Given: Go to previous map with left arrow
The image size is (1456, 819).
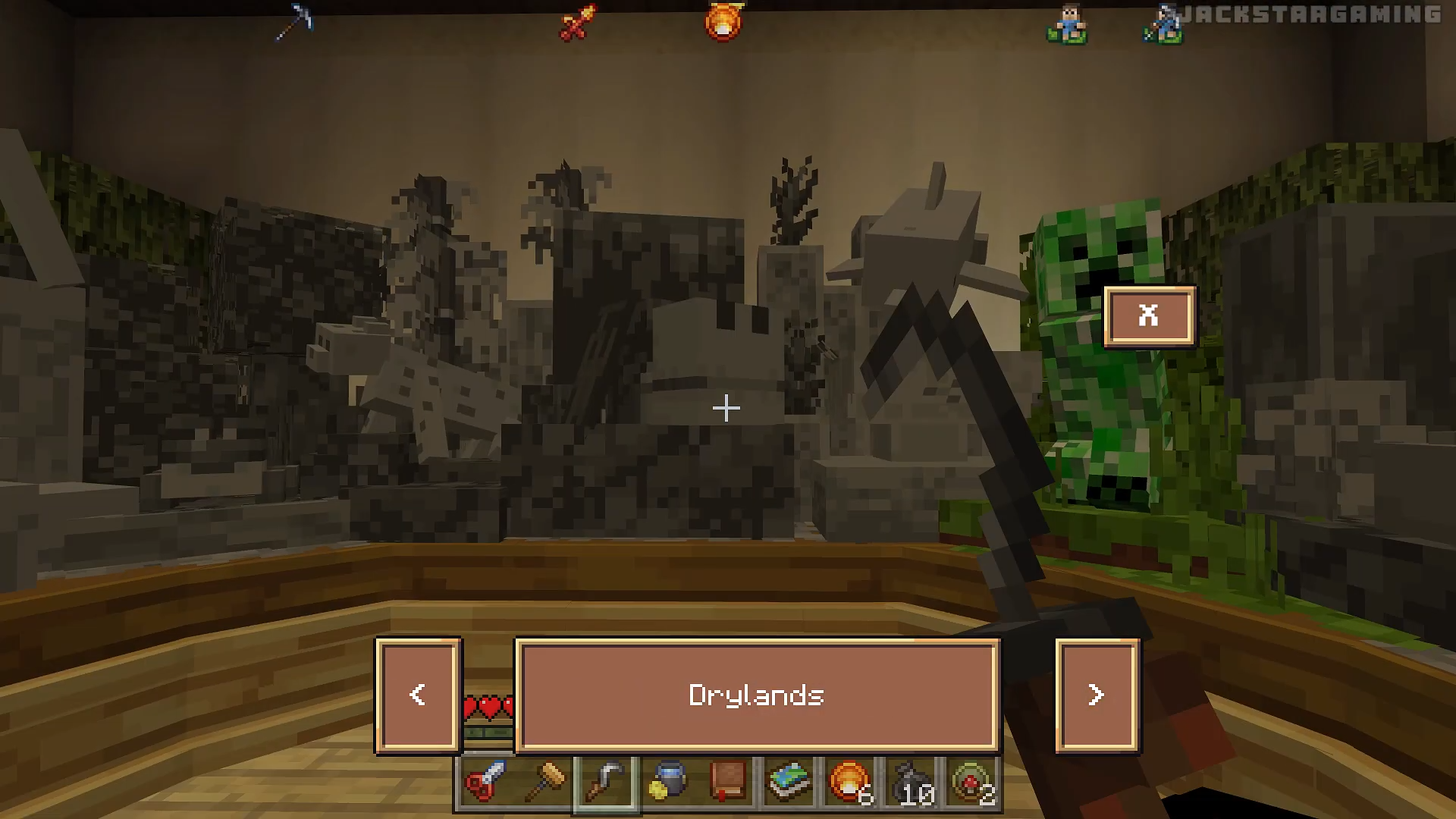Looking at the screenshot, I should 417,695.
